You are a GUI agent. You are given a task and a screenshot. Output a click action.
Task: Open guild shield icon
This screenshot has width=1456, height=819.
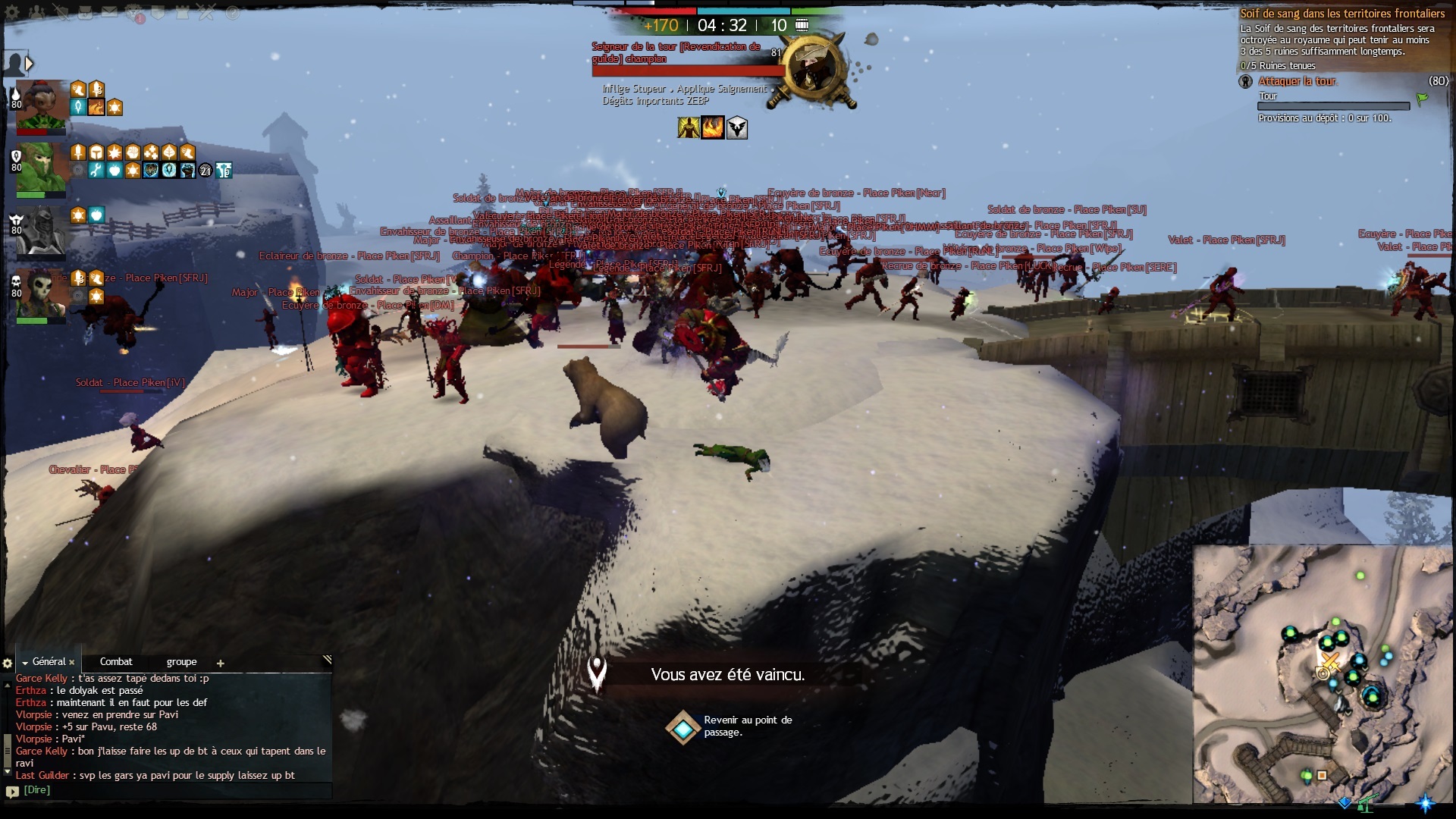pyautogui.click(x=158, y=12)
